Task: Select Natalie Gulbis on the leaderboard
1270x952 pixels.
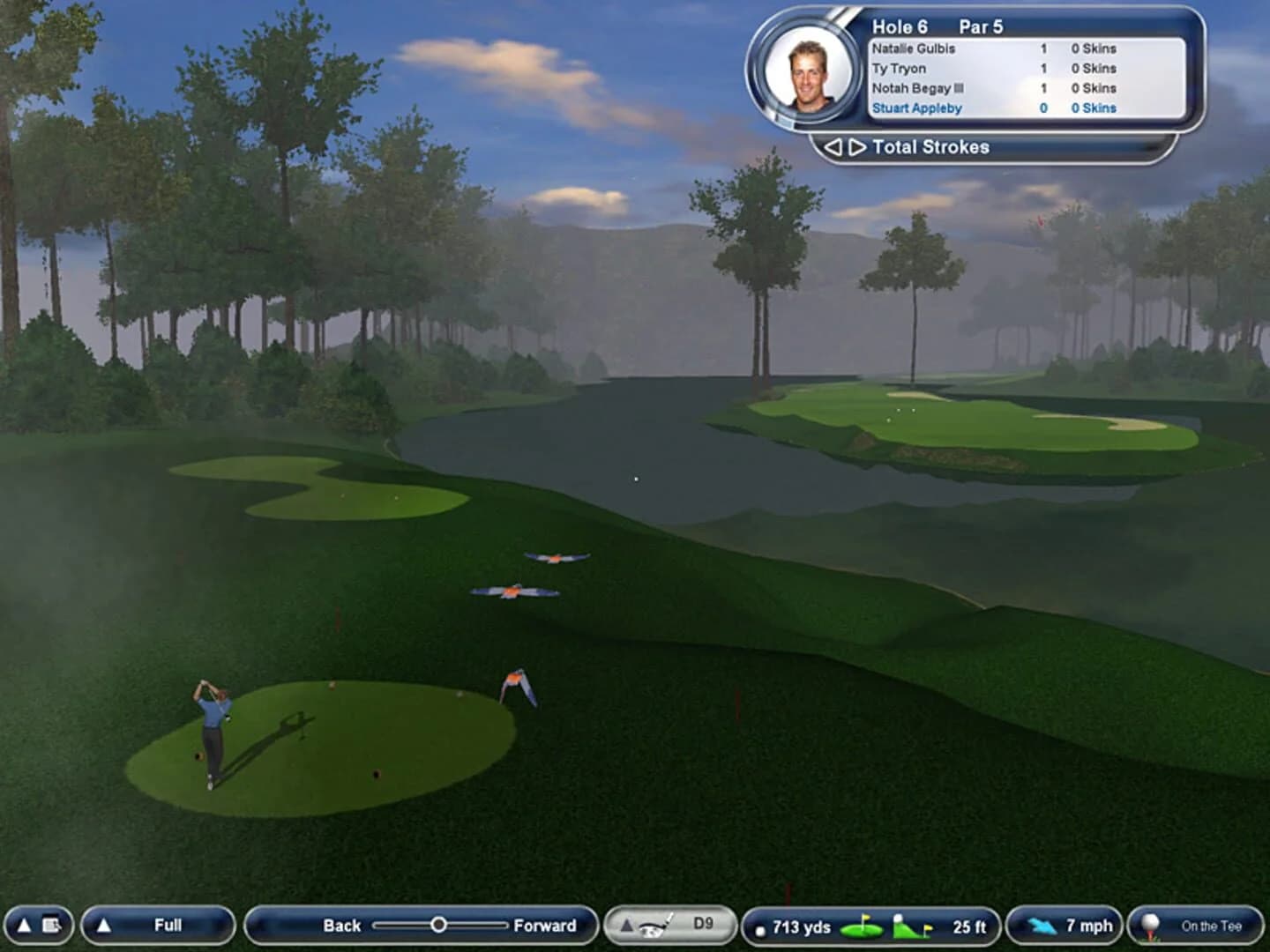Action: [x=912, y=49]
